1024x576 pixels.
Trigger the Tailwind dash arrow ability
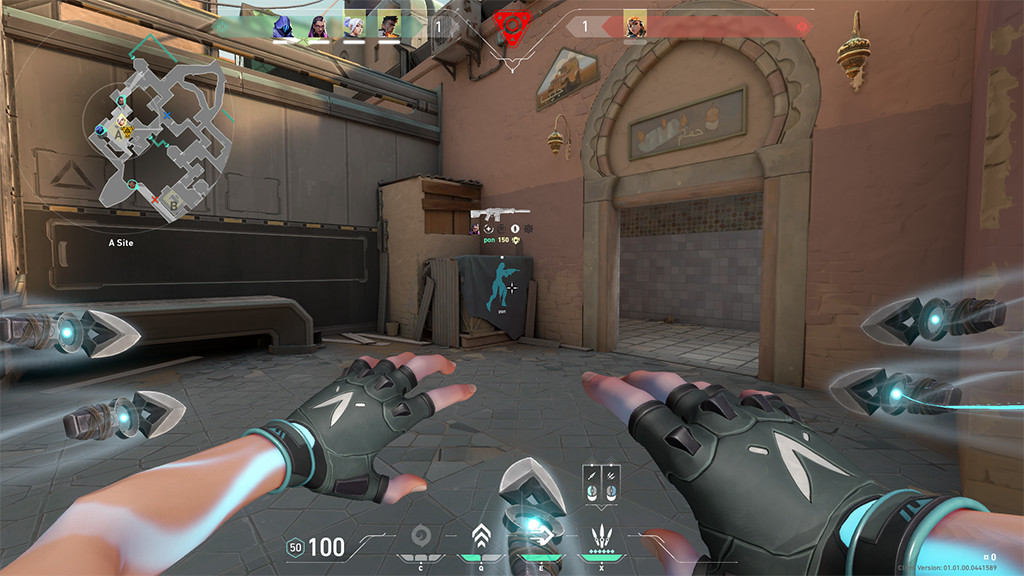tap(539, 535)
